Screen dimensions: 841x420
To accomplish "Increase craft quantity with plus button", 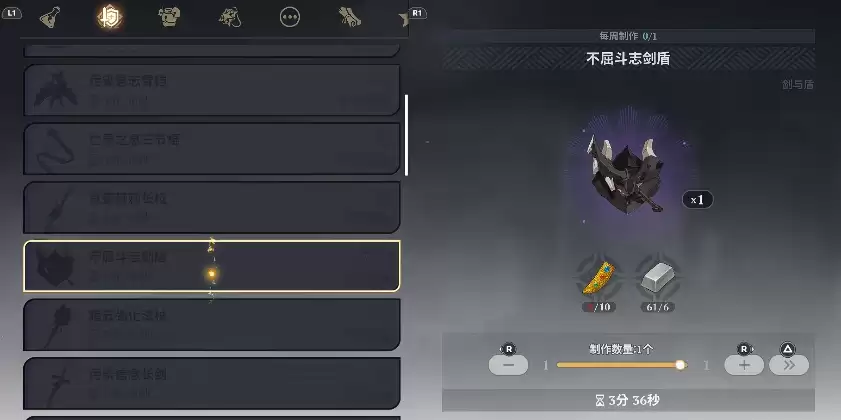I will (744, 365).
